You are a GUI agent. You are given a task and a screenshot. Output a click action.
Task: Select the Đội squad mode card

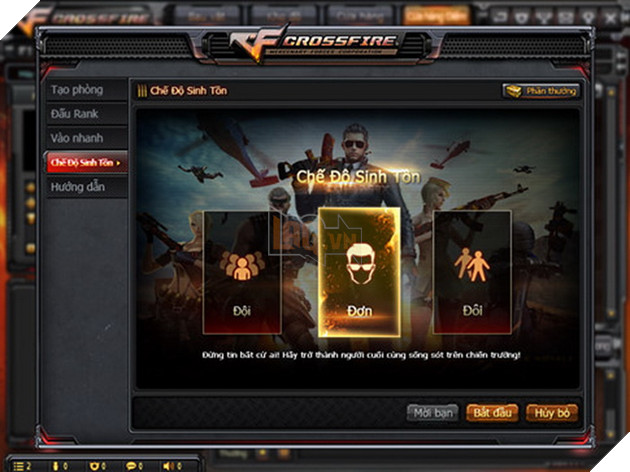pos(242,271)
